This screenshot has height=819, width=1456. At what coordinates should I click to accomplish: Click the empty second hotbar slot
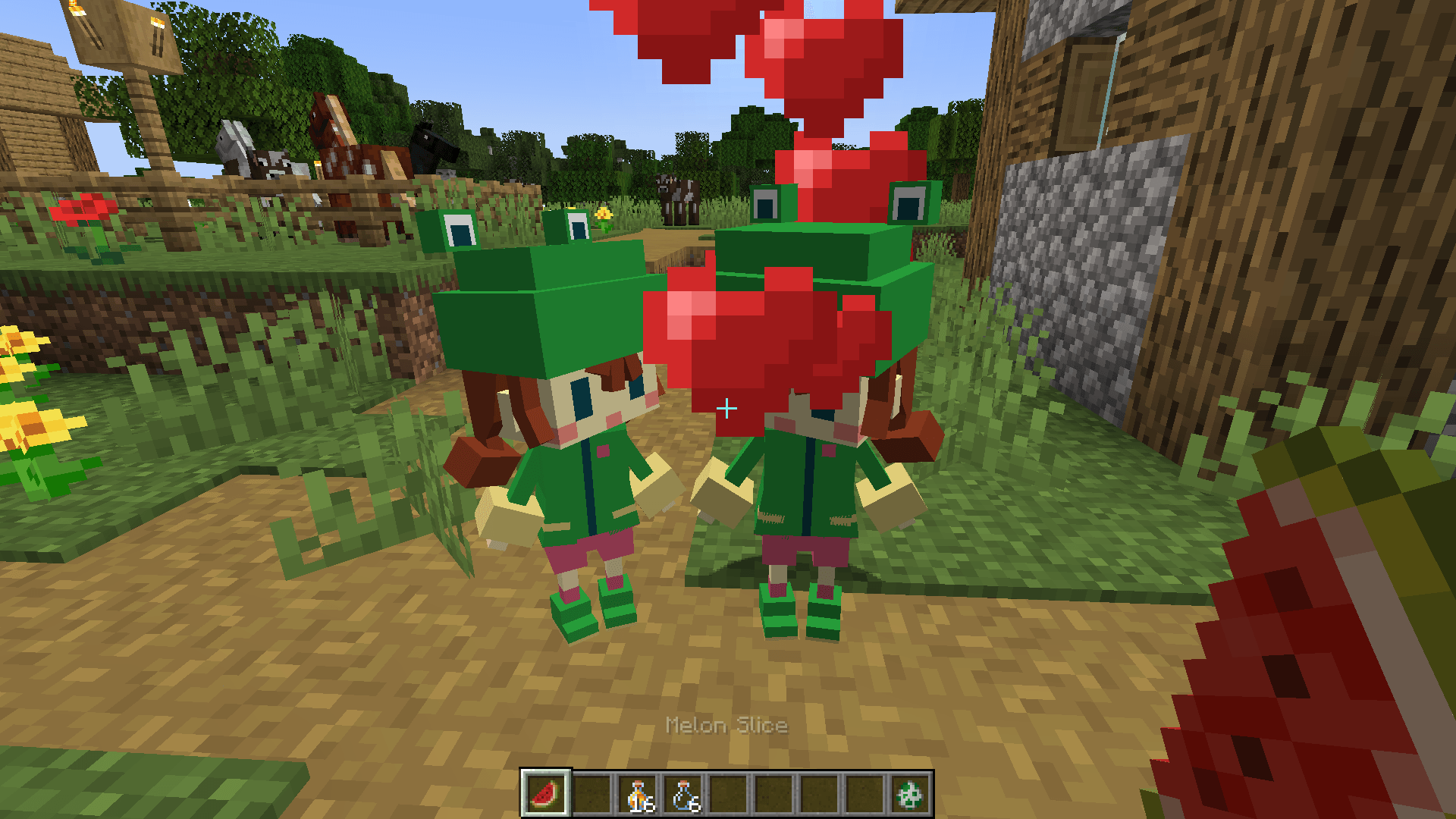tap(591, 795)
